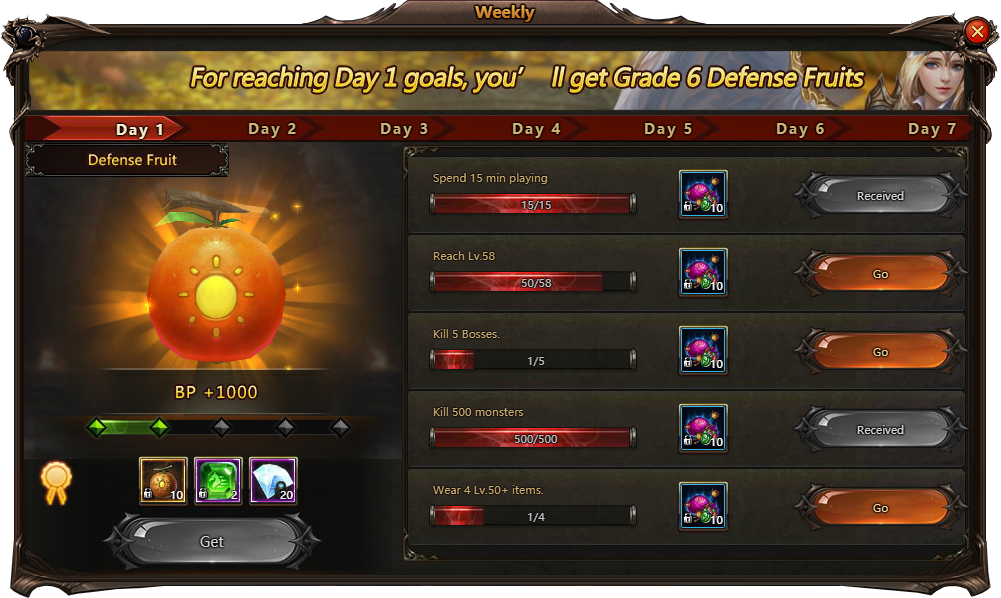The width and height of the screenshot is (1001, 598).
Task: Inspect the reward icon for Kill 5 Bosses
Action: click(703, 351)
